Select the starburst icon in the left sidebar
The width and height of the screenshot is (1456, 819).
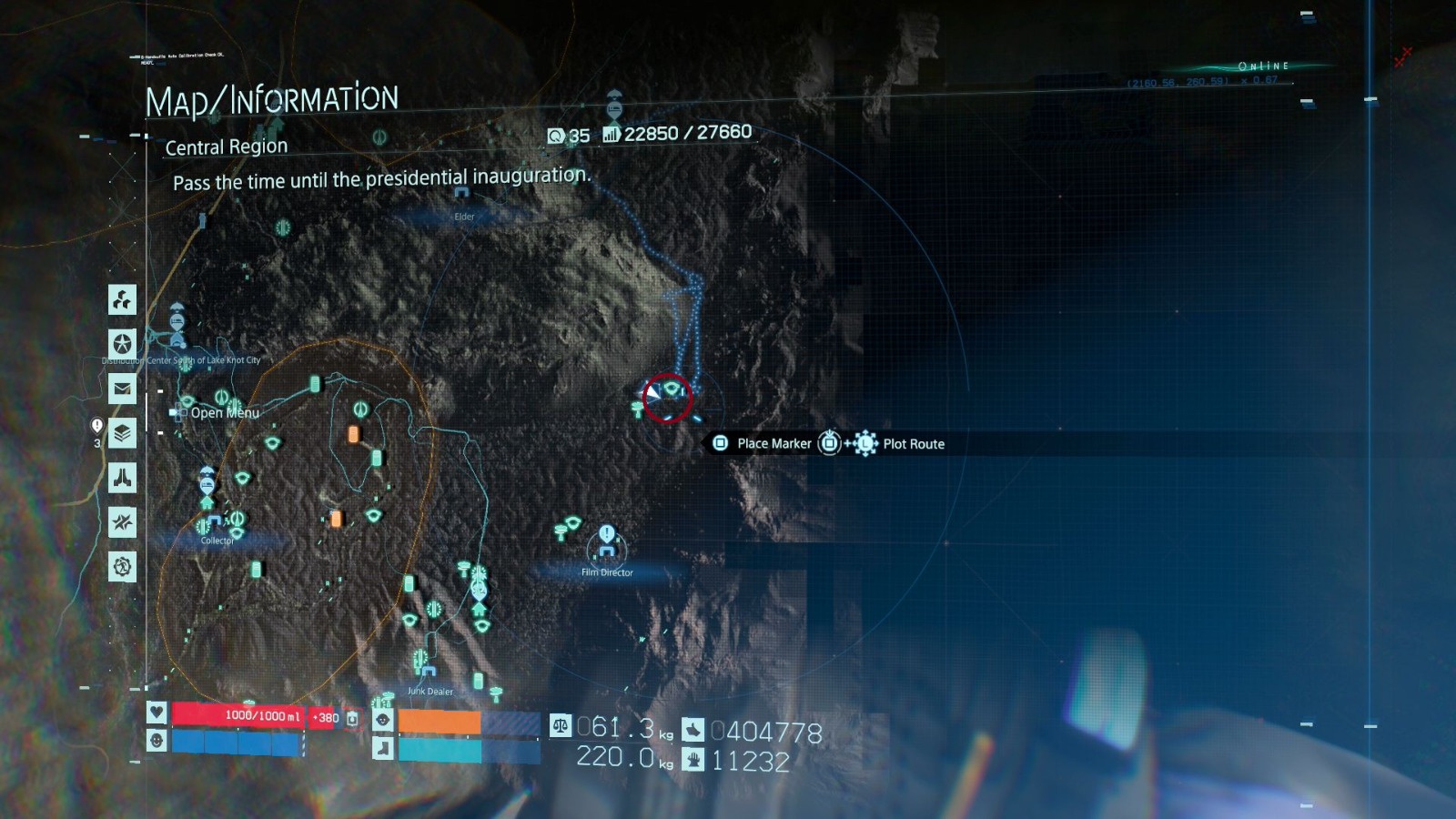(x=121, y=522)
